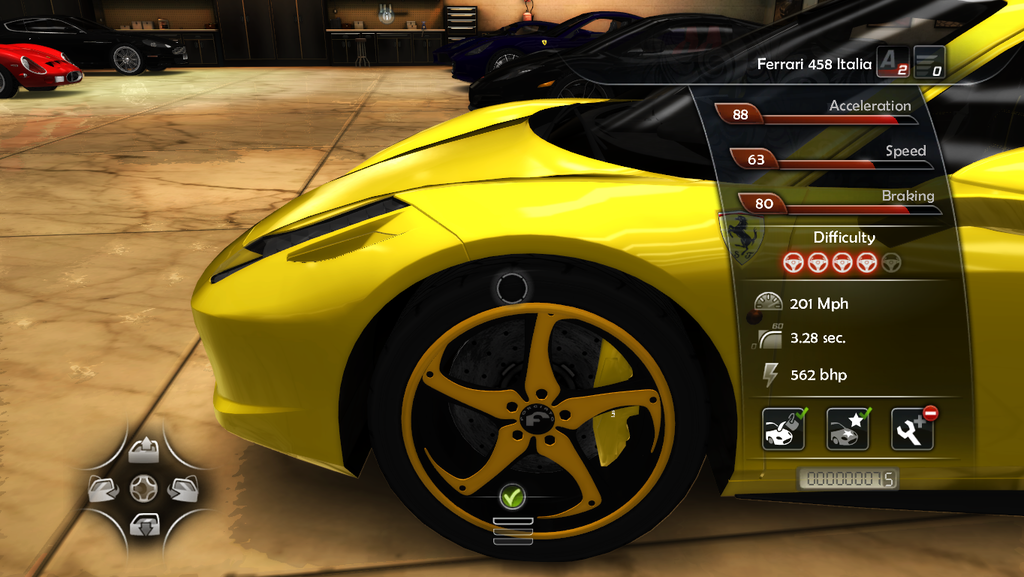The width and height of the screenshot is (1024, 577).
Task: Rotate view with the right car icon
Action: click(x=182, y=488)
